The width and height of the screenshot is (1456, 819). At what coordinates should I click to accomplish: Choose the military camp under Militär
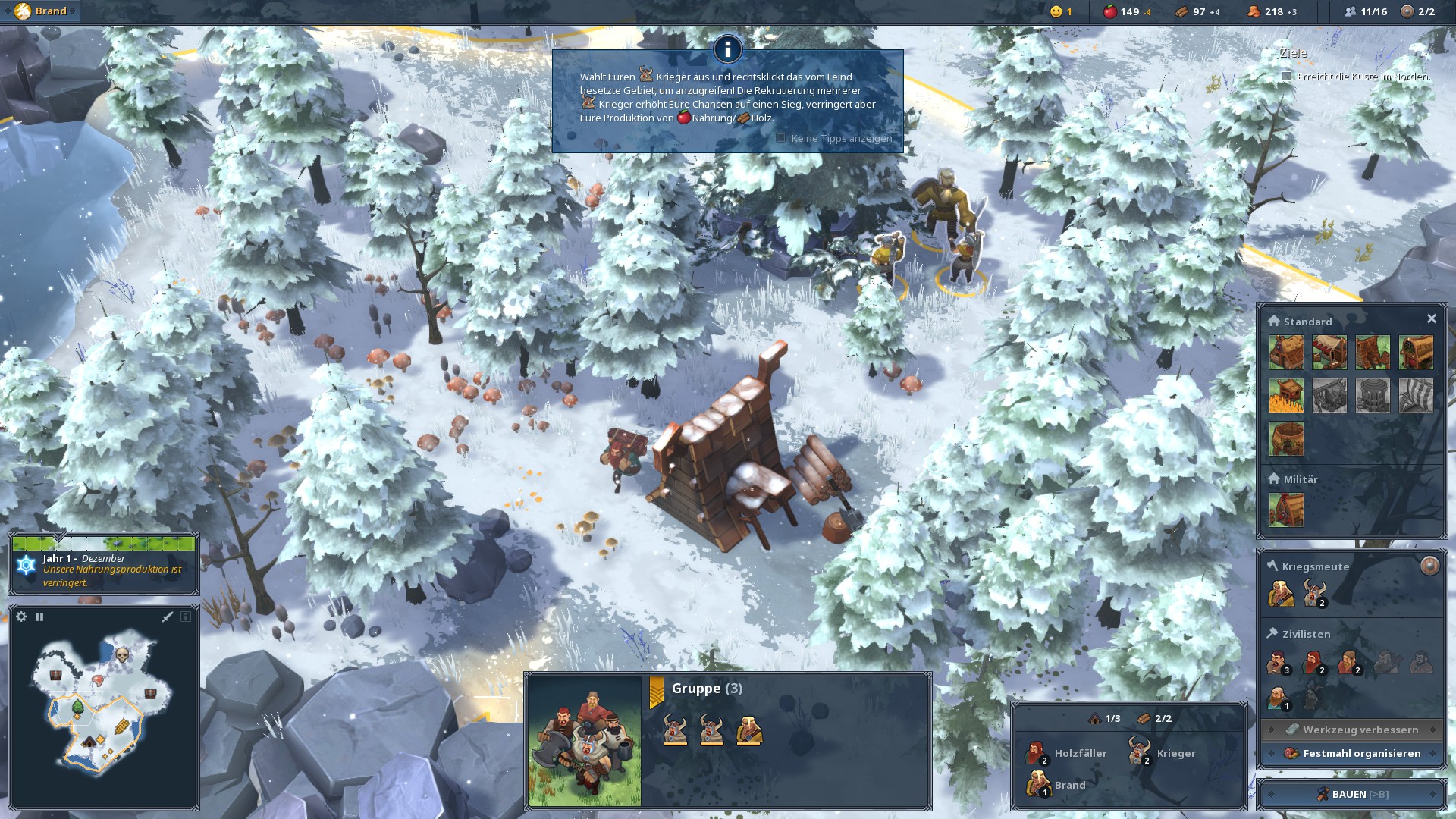[x=1286, y=510]
